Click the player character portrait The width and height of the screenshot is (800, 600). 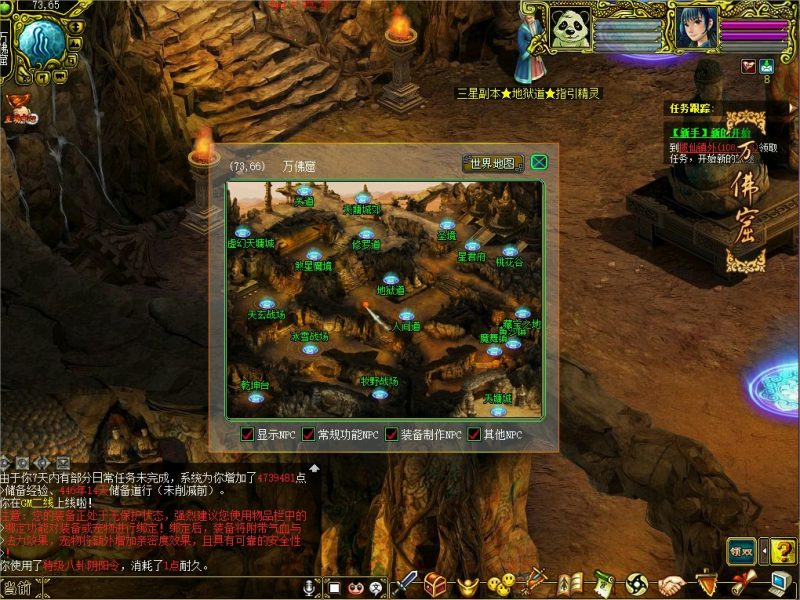tap(696, 27)
